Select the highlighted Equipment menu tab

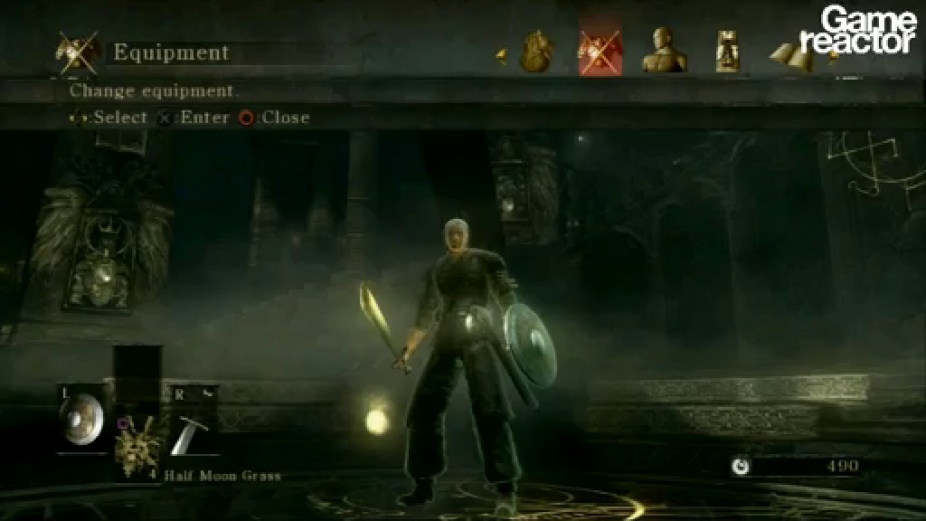tap(600, 52)
